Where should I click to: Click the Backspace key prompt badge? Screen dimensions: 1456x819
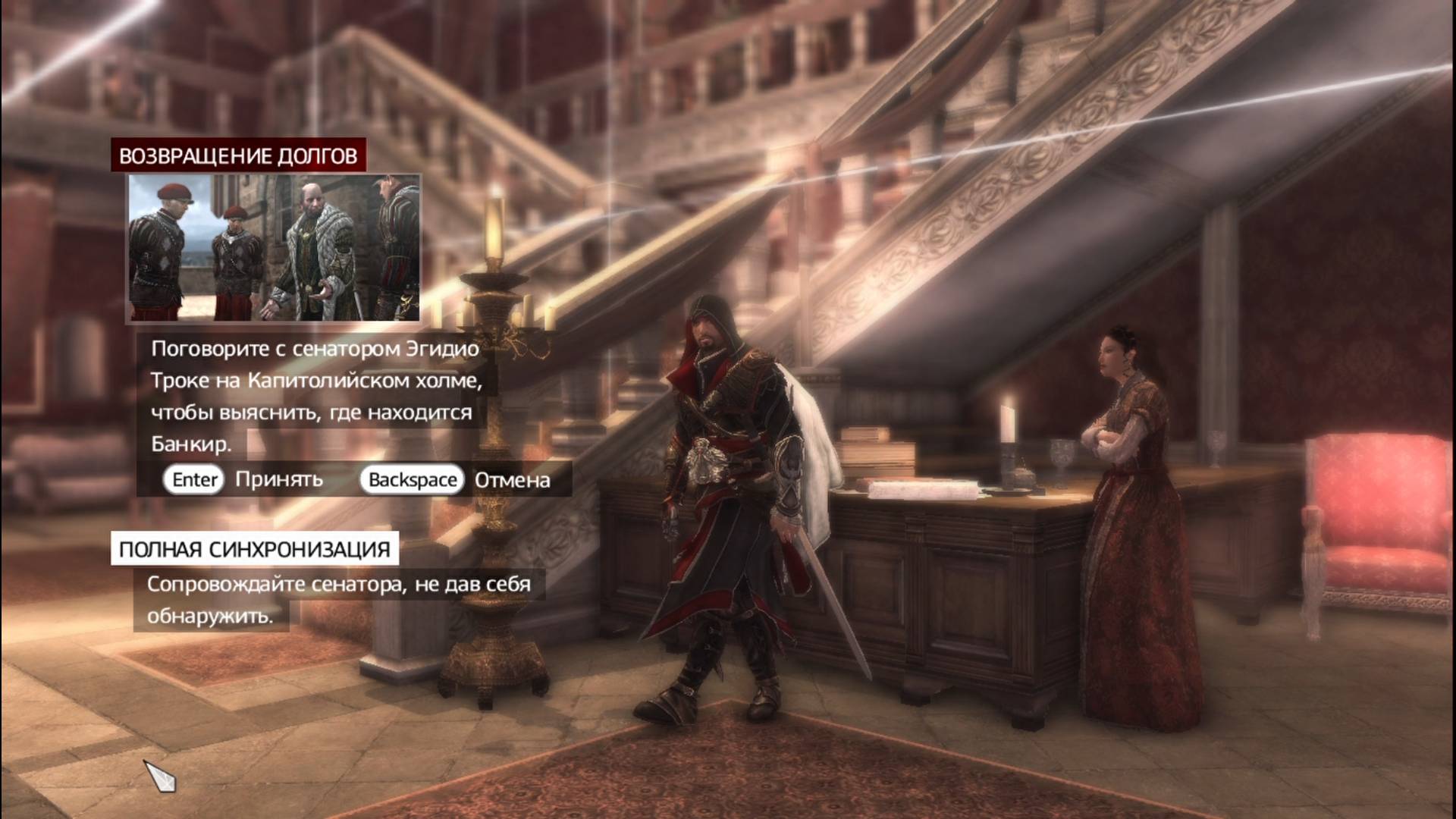click(413, 479)
